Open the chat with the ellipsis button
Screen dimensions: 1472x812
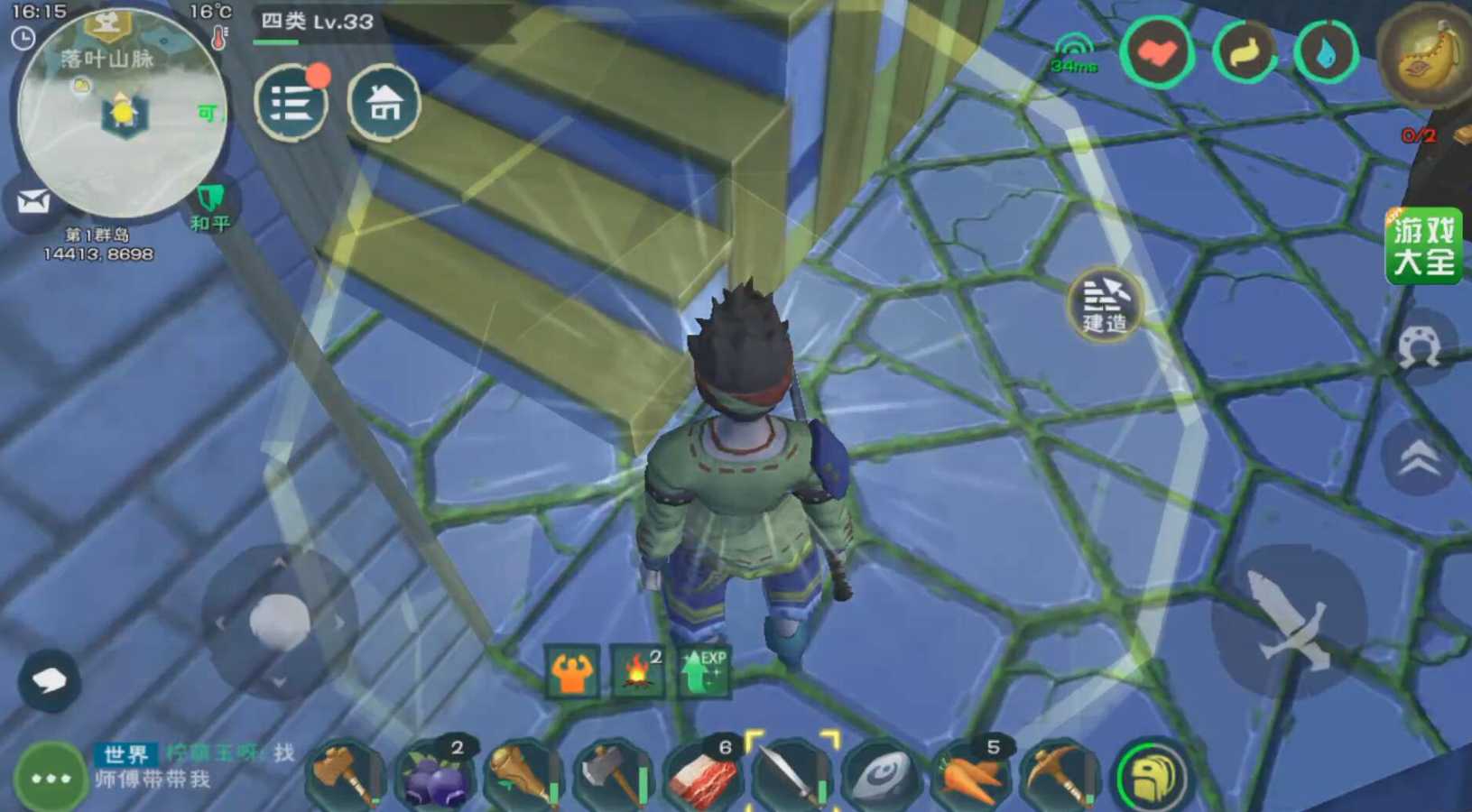coord(50,777)
